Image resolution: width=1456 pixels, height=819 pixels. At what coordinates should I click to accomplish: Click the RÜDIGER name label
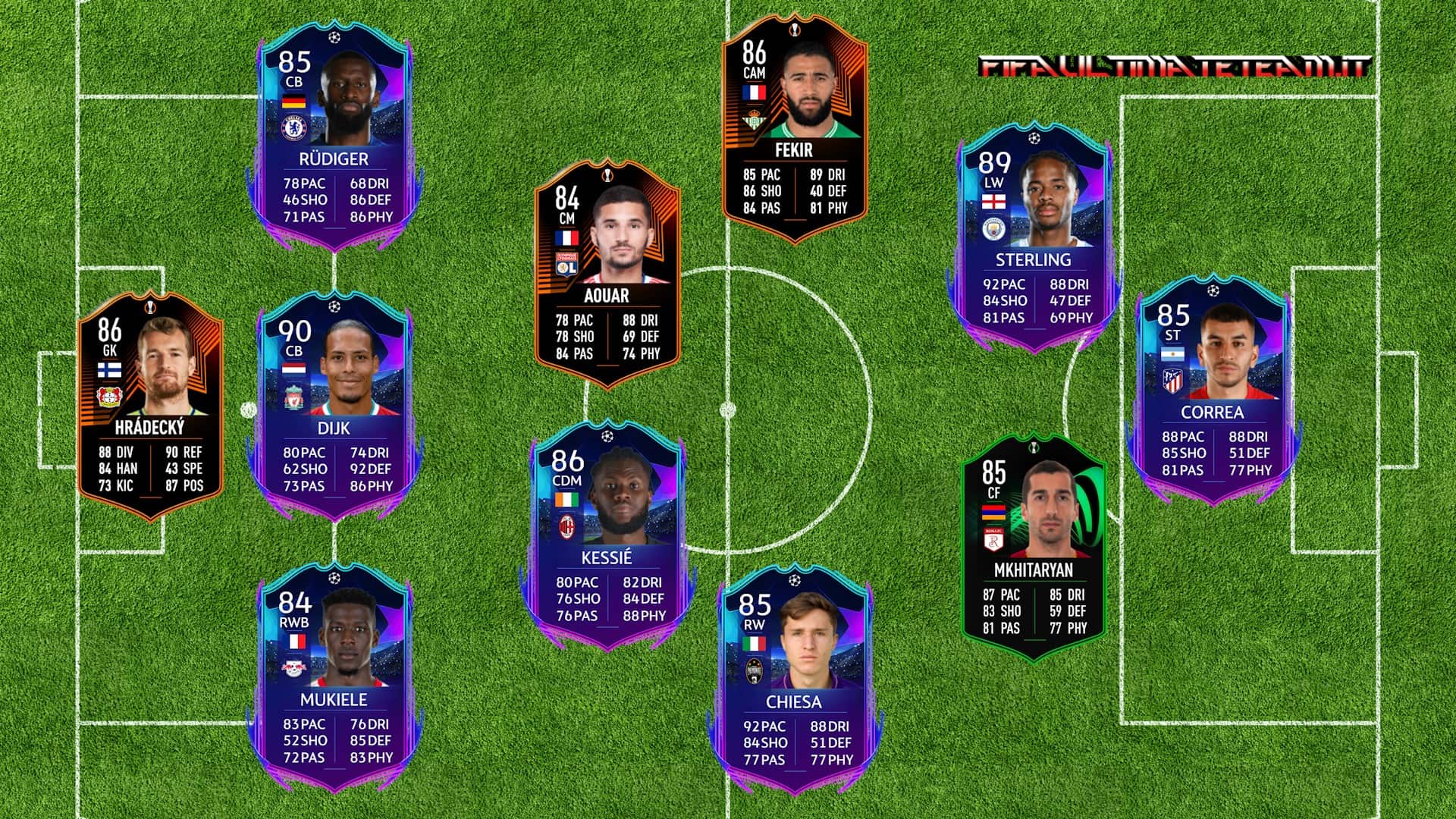coord(334,158)
